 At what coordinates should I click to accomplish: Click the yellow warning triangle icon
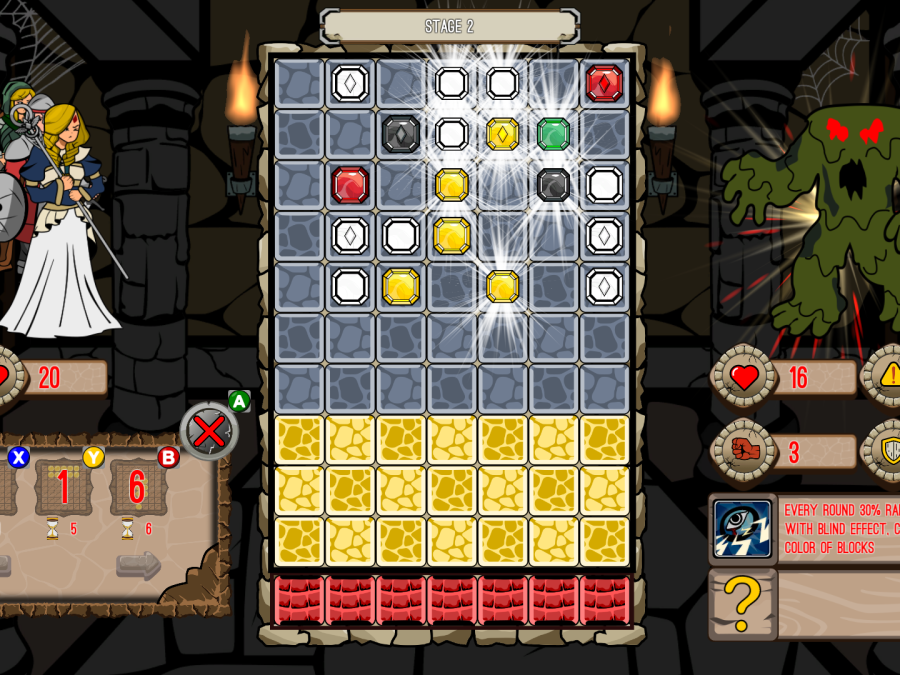889,377
